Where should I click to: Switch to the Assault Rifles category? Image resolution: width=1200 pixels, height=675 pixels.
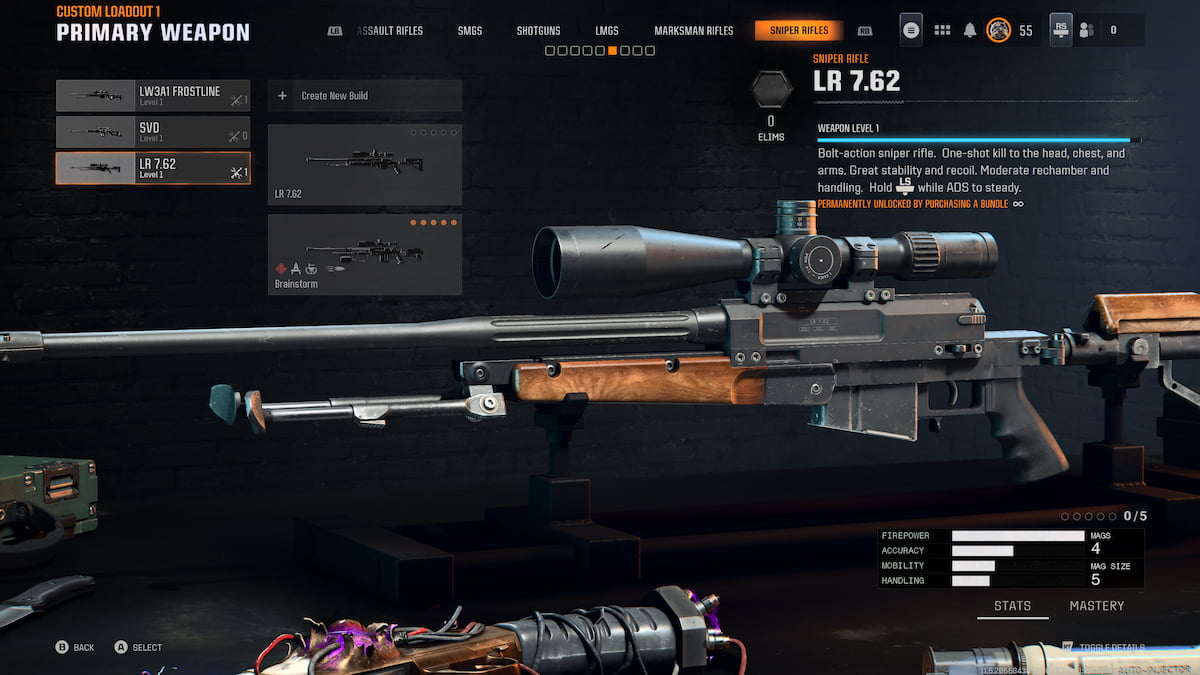[x=390, y=31]
